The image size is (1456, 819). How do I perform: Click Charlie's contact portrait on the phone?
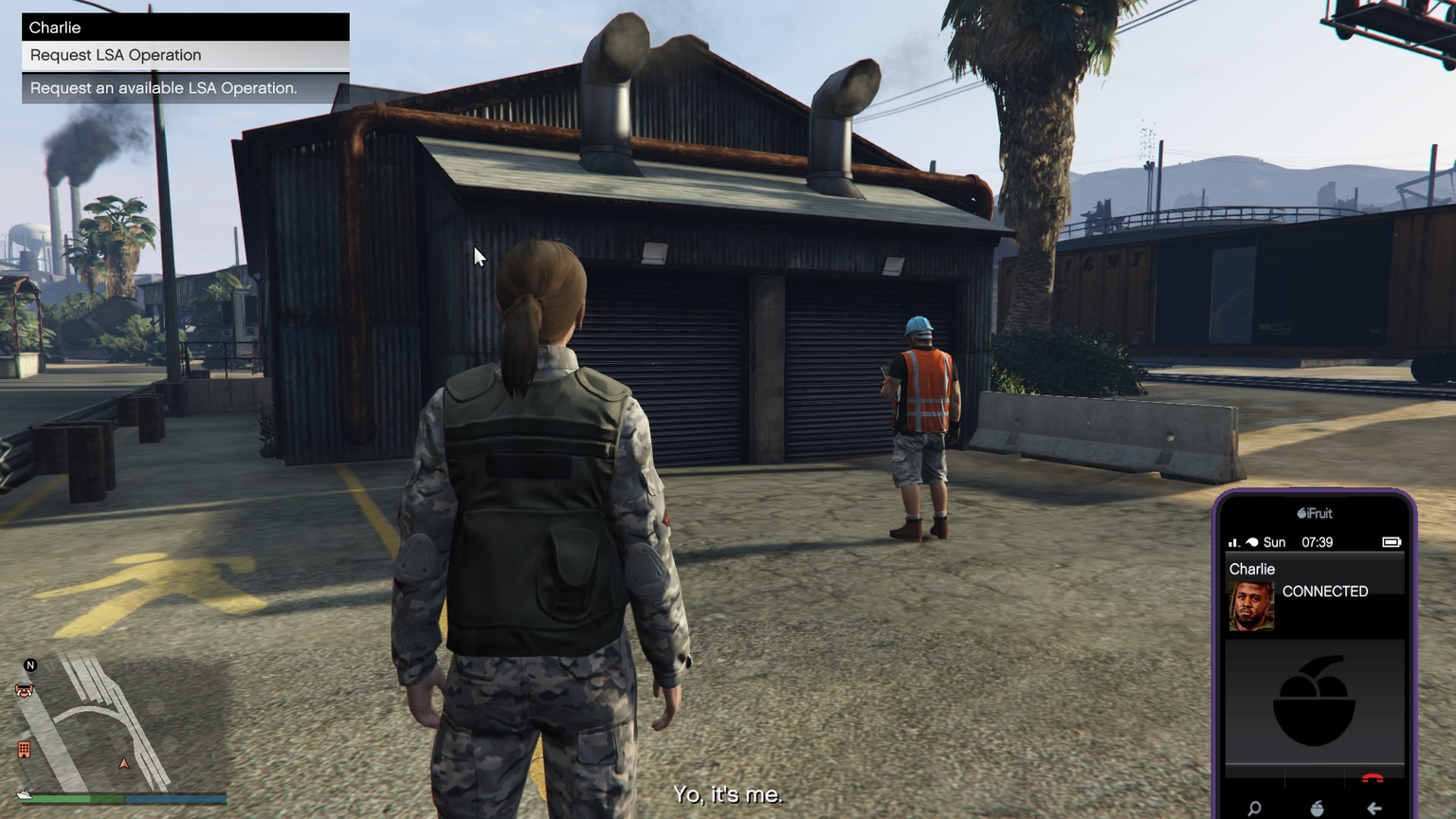[1251, 606]
